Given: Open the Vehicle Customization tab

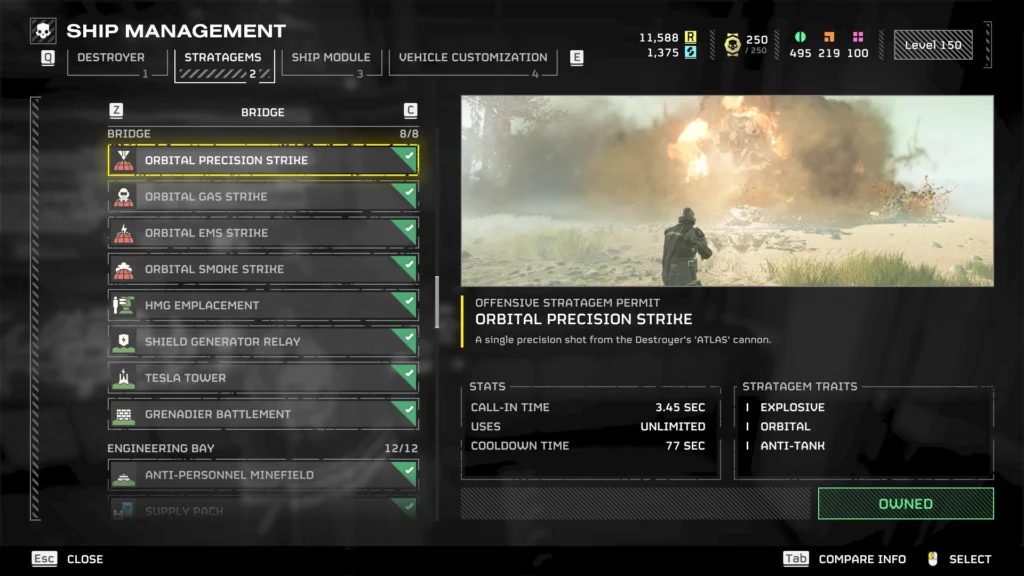Looking at the screenshot, I should 472,58.
